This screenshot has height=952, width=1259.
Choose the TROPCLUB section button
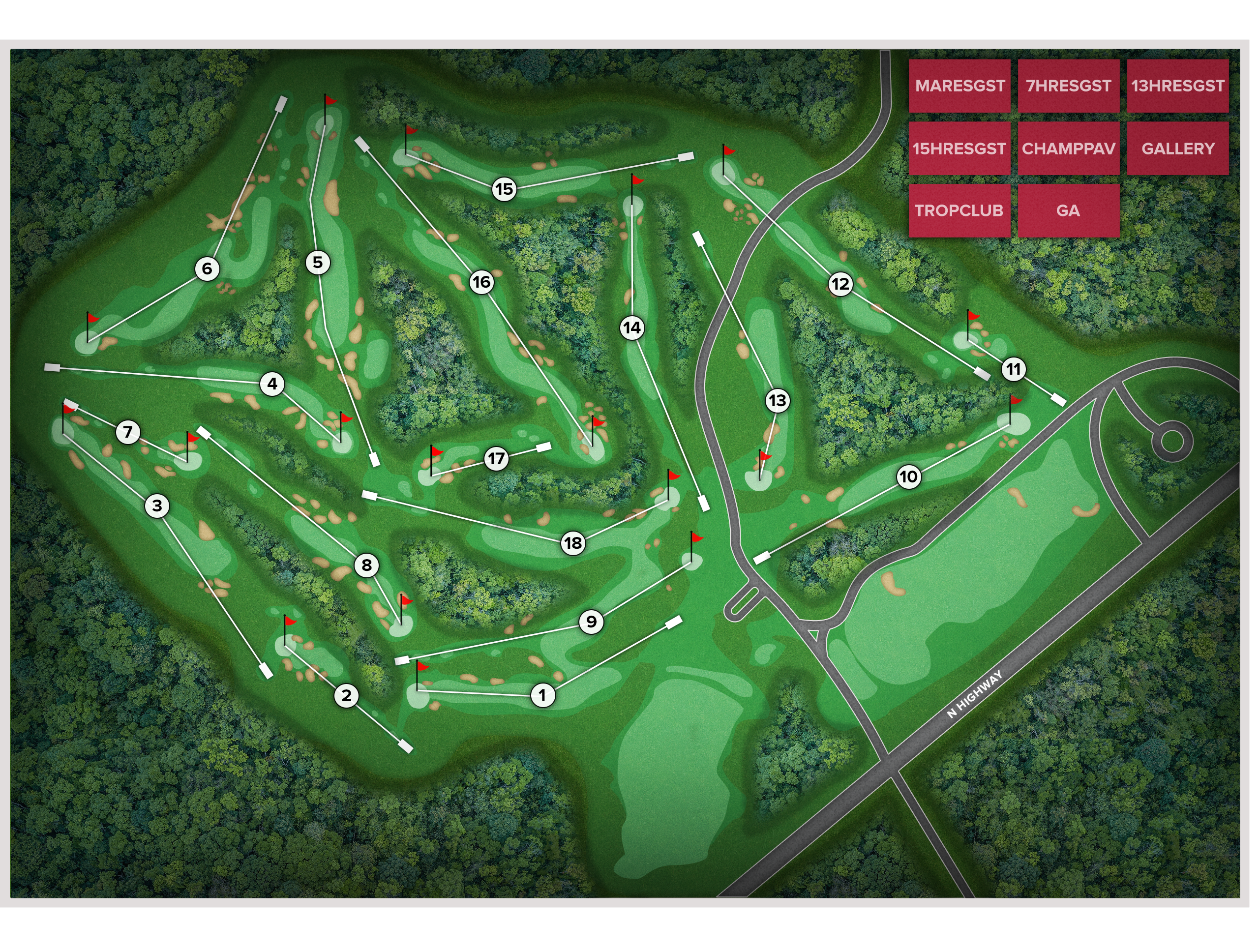click(x=959, y=210)
